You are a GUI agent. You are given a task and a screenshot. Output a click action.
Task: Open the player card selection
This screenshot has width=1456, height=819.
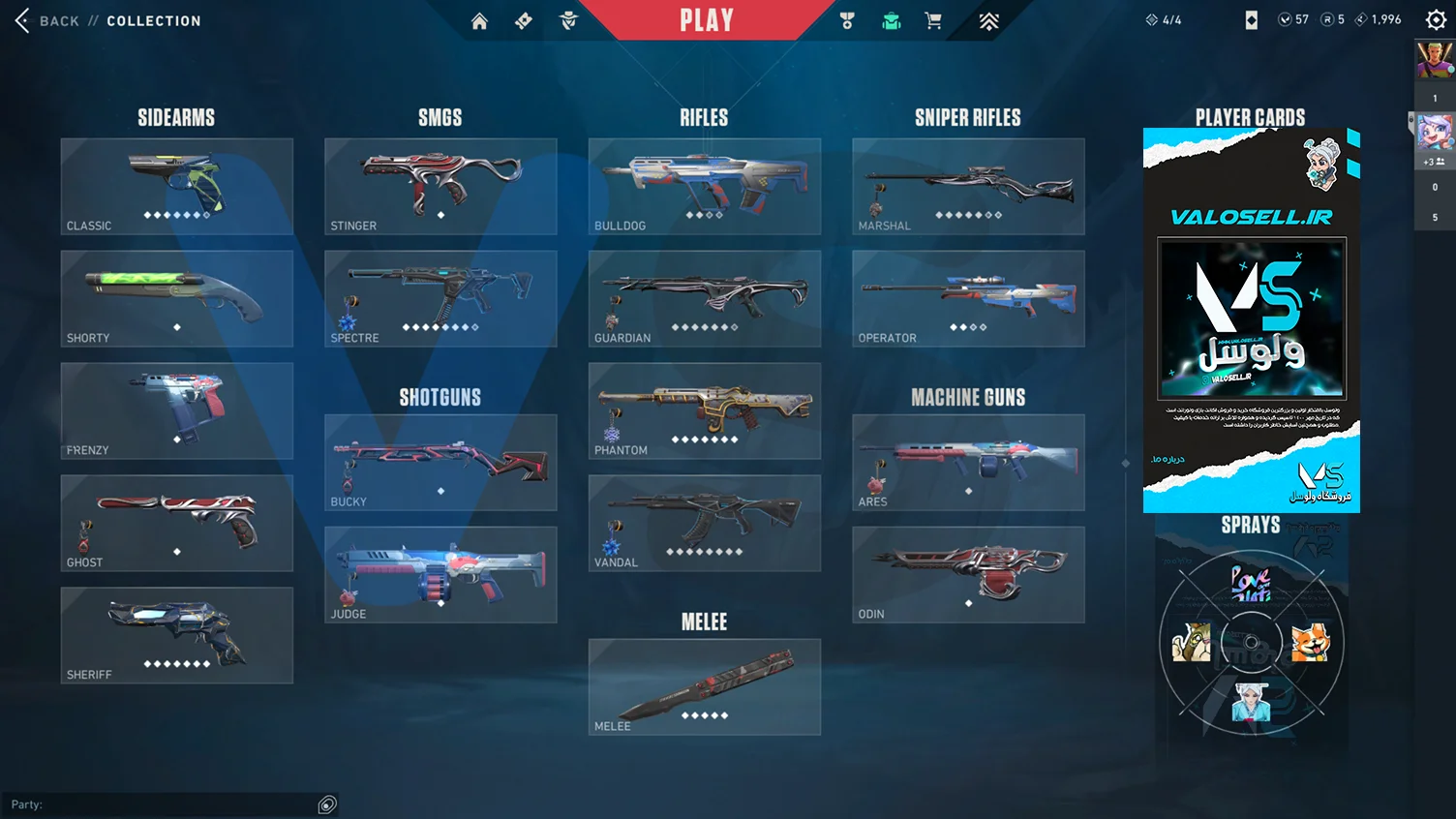click(x=1251, y=319)
